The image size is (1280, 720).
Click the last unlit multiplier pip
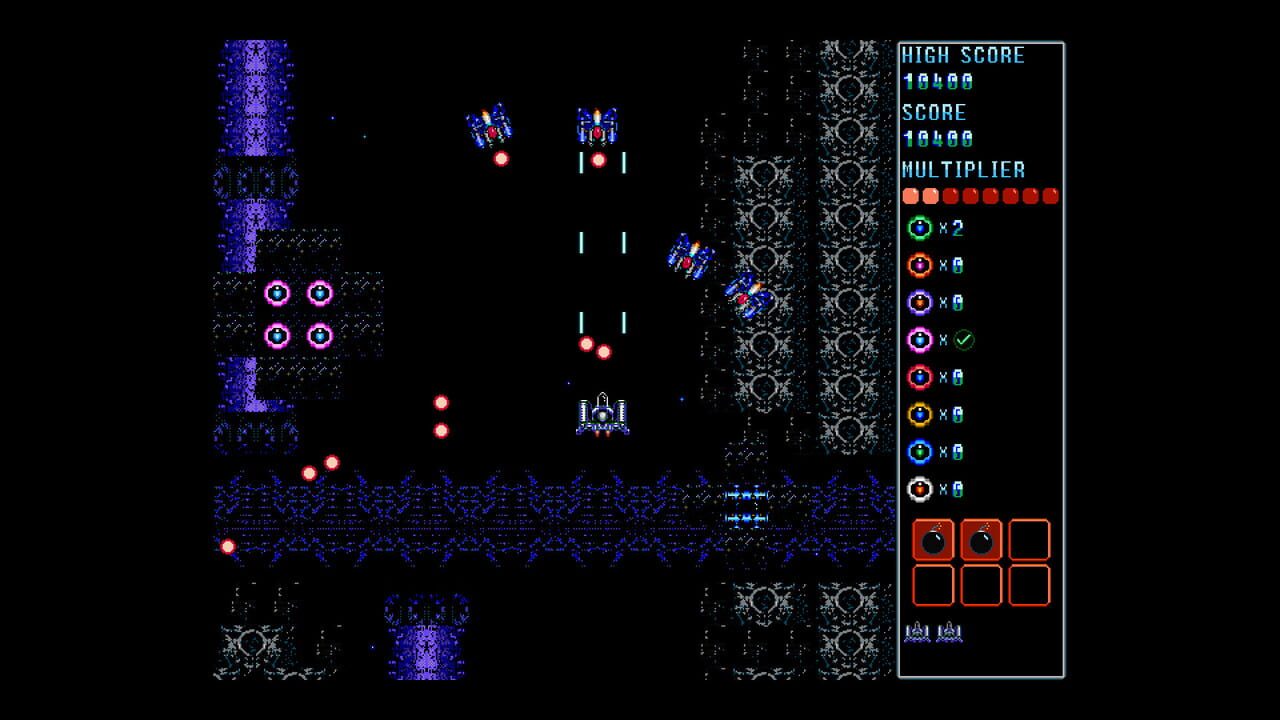pyautogui.click(x=1050, y=196)
